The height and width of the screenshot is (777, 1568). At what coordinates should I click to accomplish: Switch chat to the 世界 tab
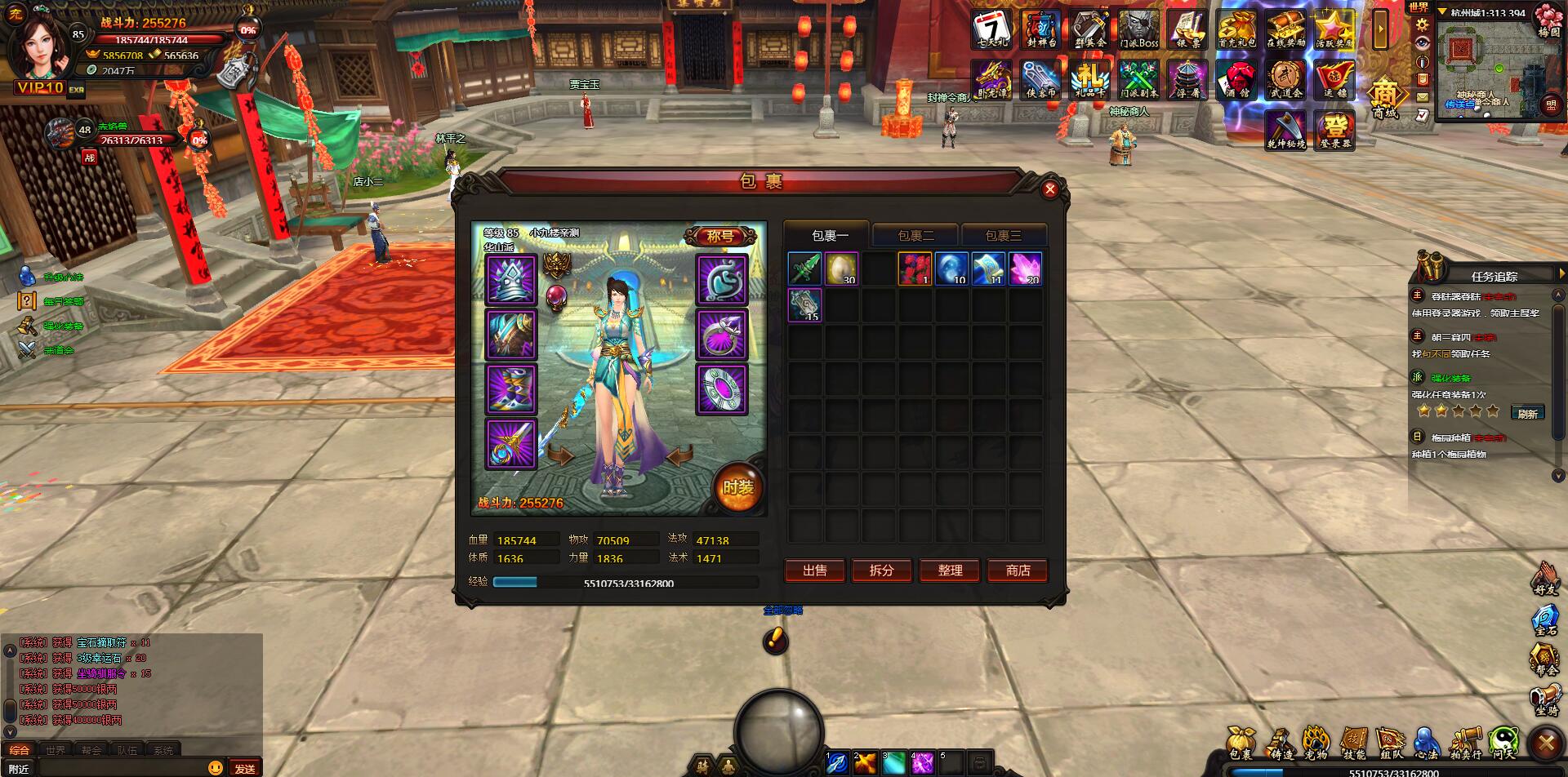(x=56, y=750)
